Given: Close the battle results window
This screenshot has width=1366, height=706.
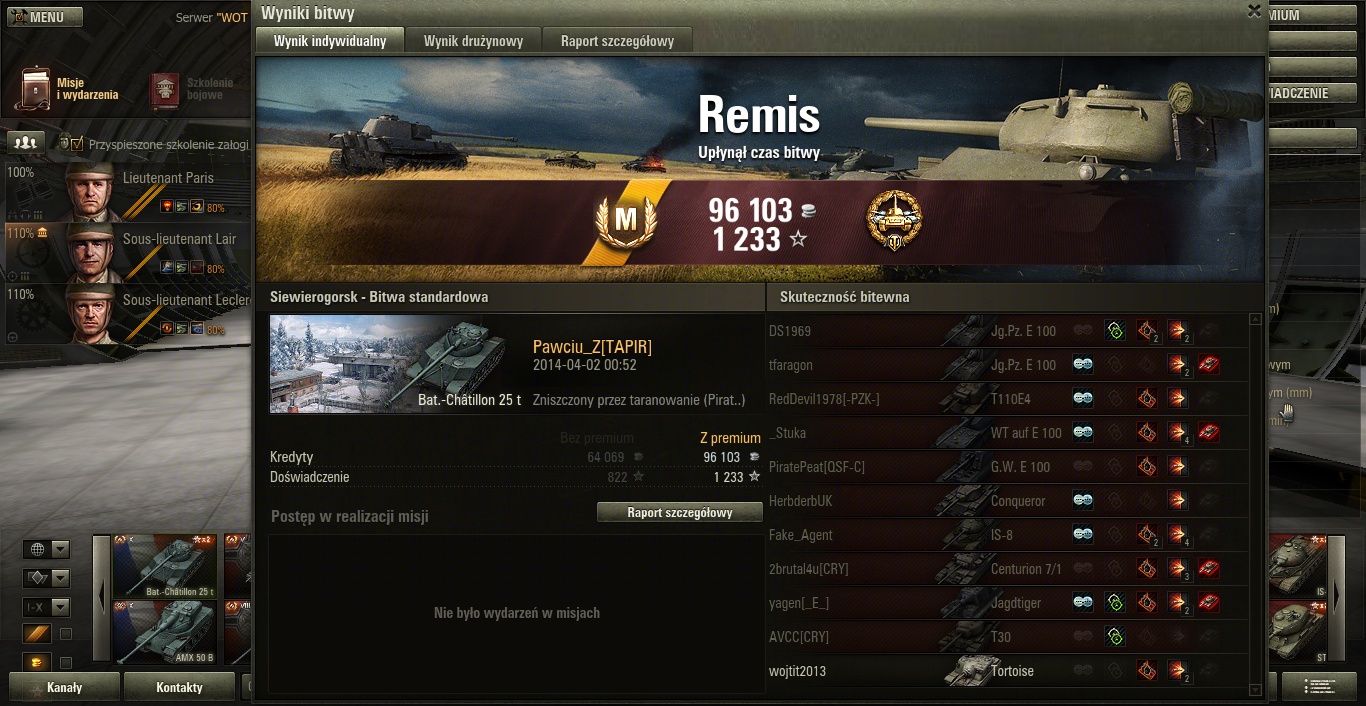Looking at the screenshot, I should (1253, 11).
